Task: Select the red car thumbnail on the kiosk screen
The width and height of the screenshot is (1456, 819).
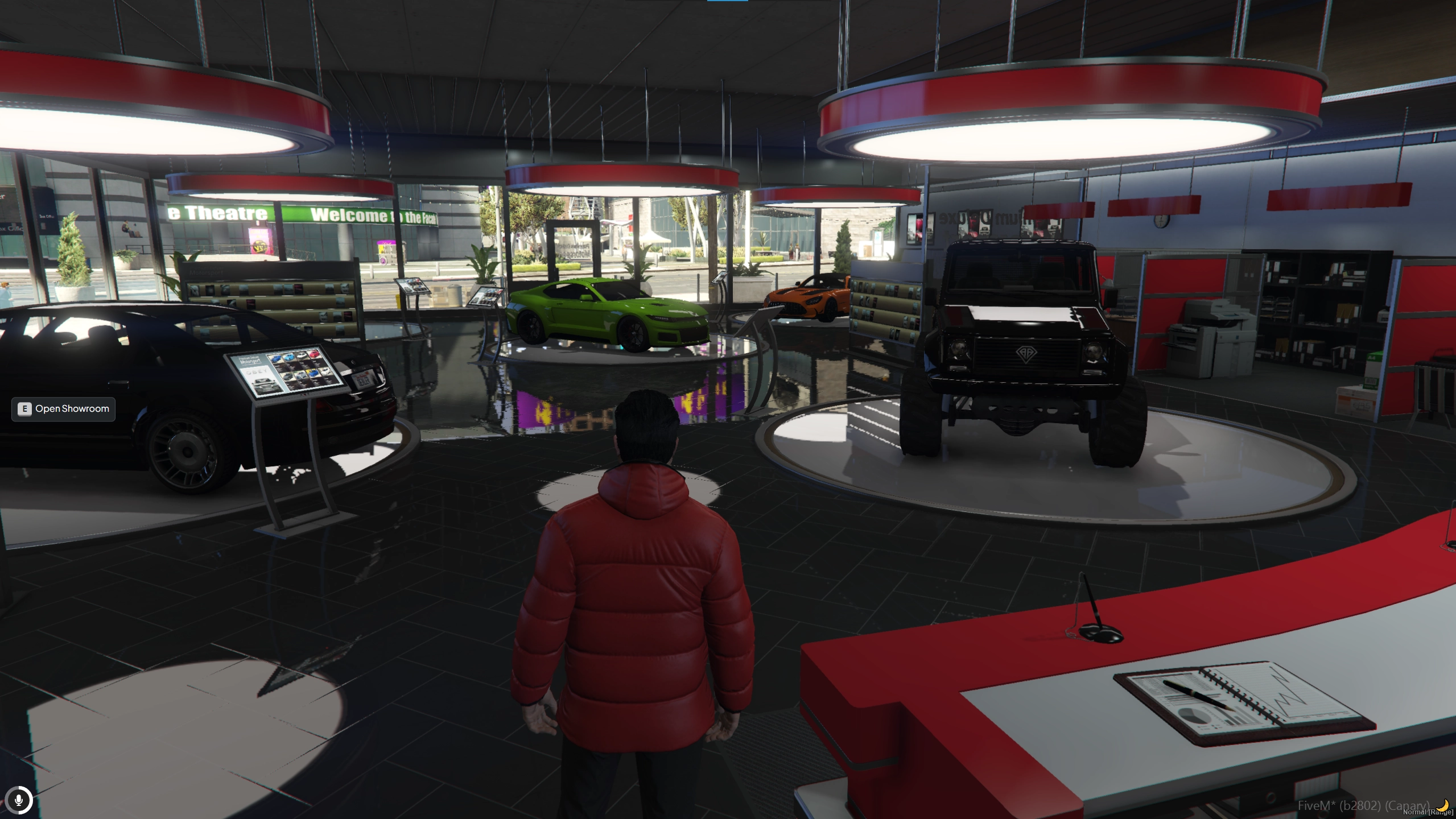Action: coord(314,355)
